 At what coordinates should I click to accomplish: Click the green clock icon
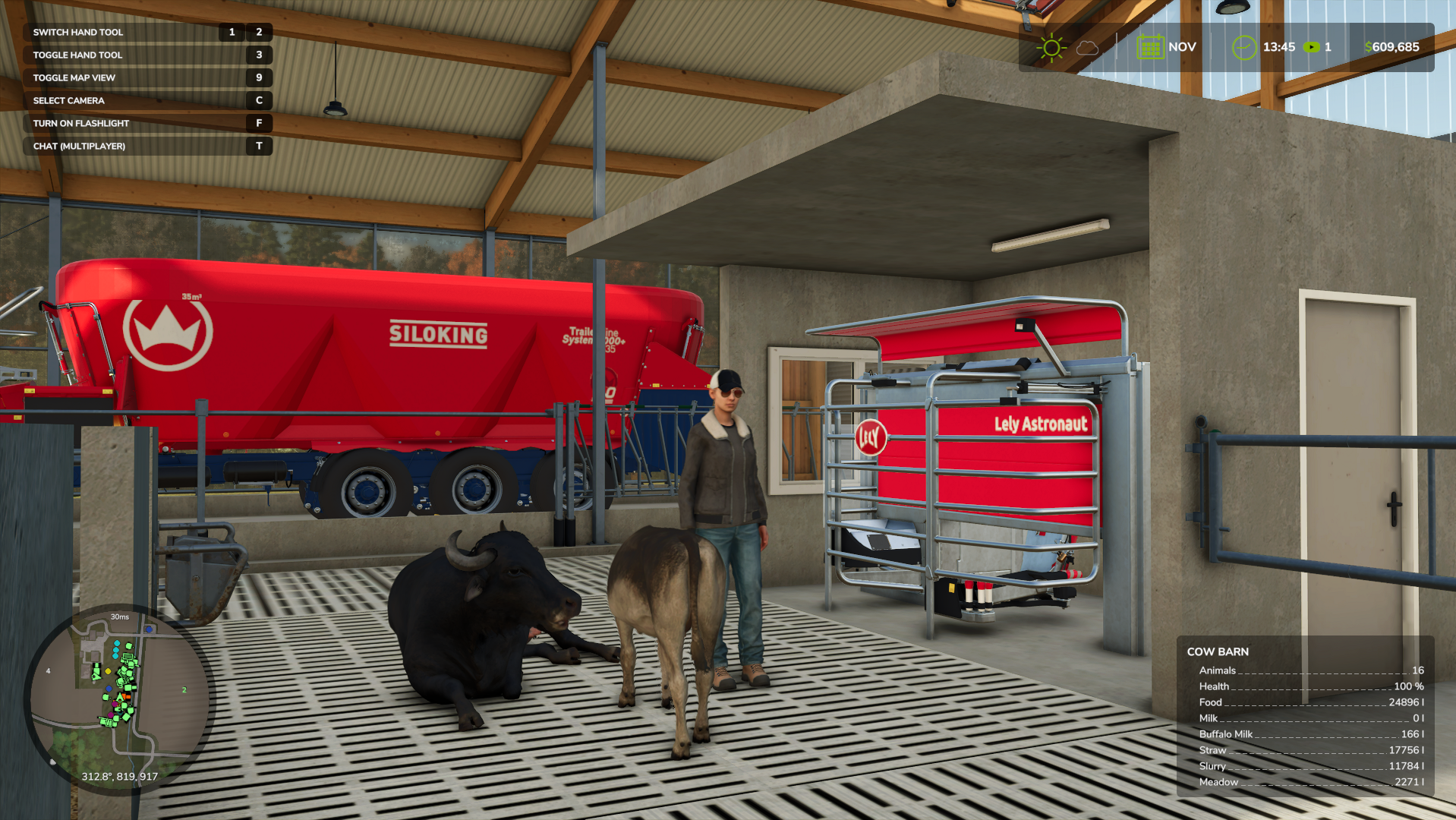(1243, 48)
